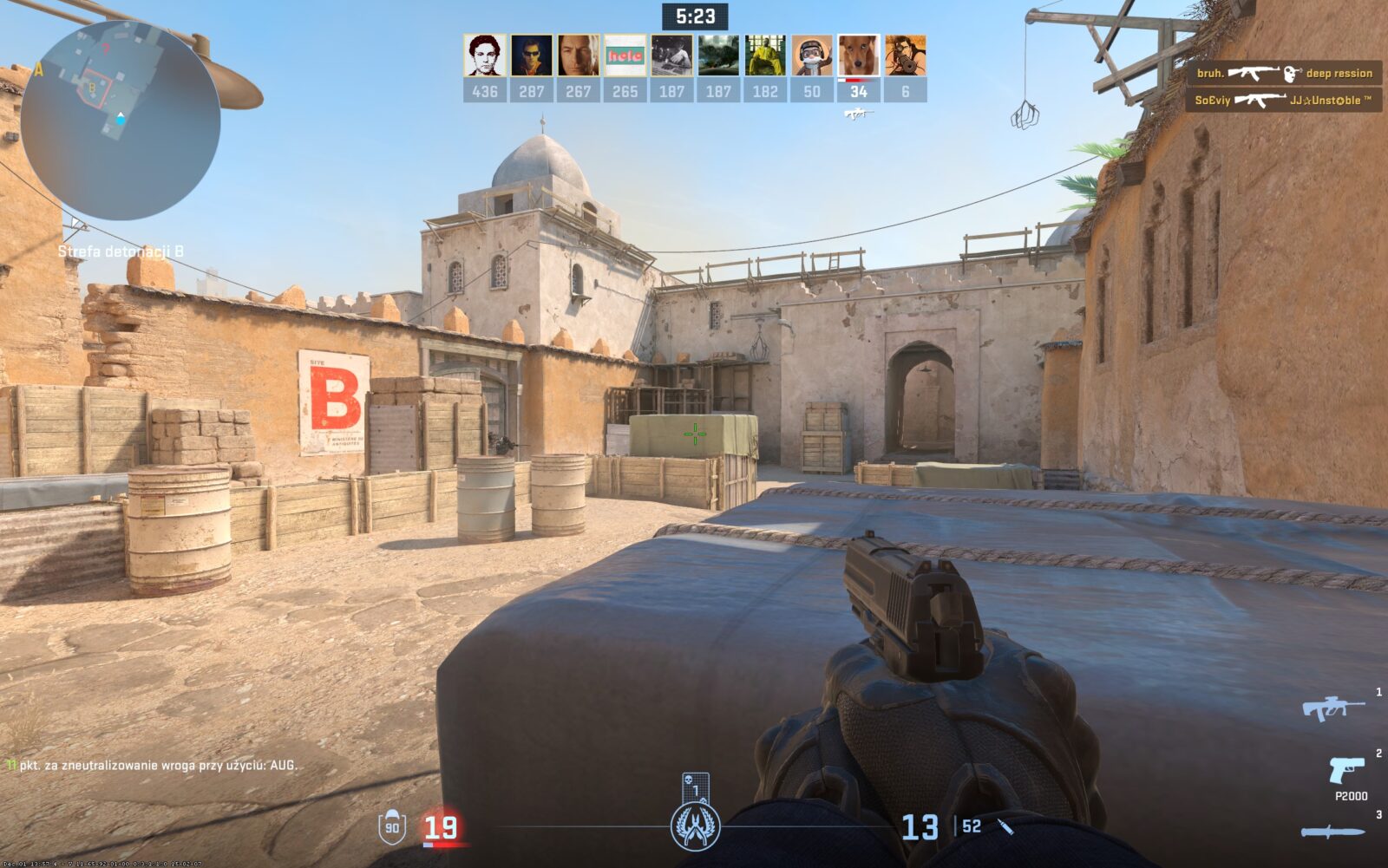Choose the monkey with headphones avatar

tap(812, 55)
